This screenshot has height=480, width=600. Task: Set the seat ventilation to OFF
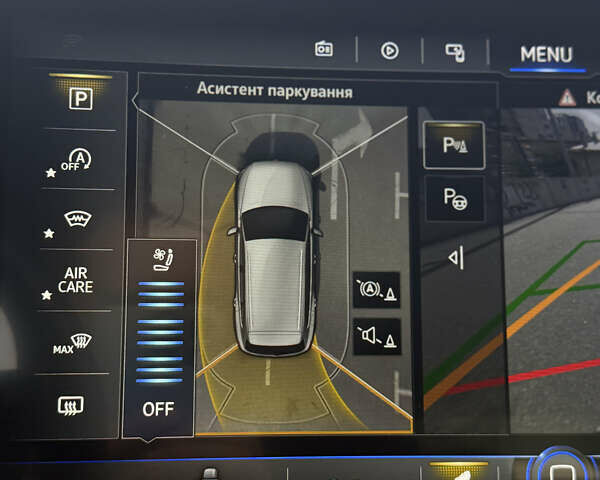pyautogui.click(x=158, y=408)
